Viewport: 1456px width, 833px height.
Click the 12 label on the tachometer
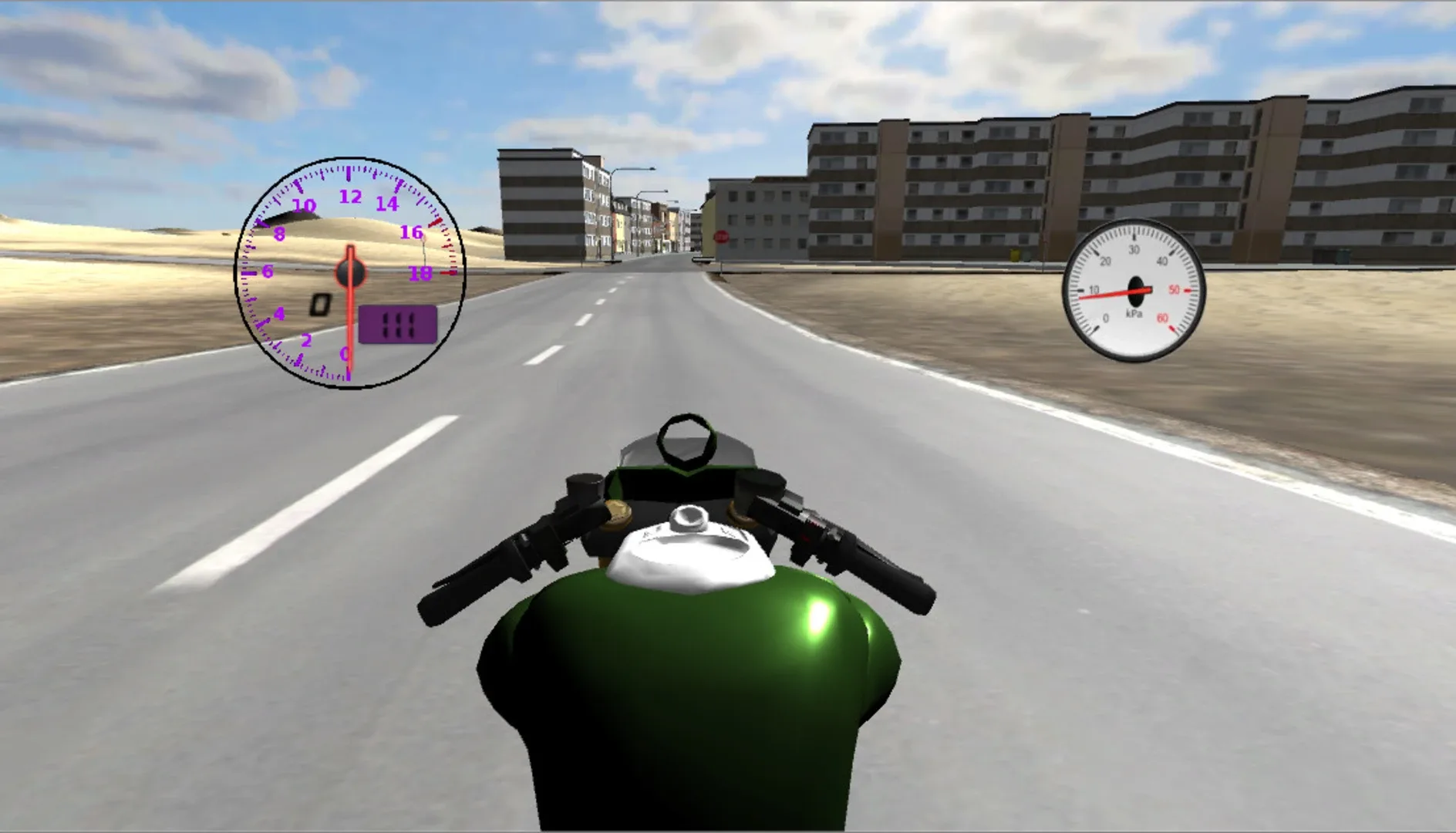(349, 197)
